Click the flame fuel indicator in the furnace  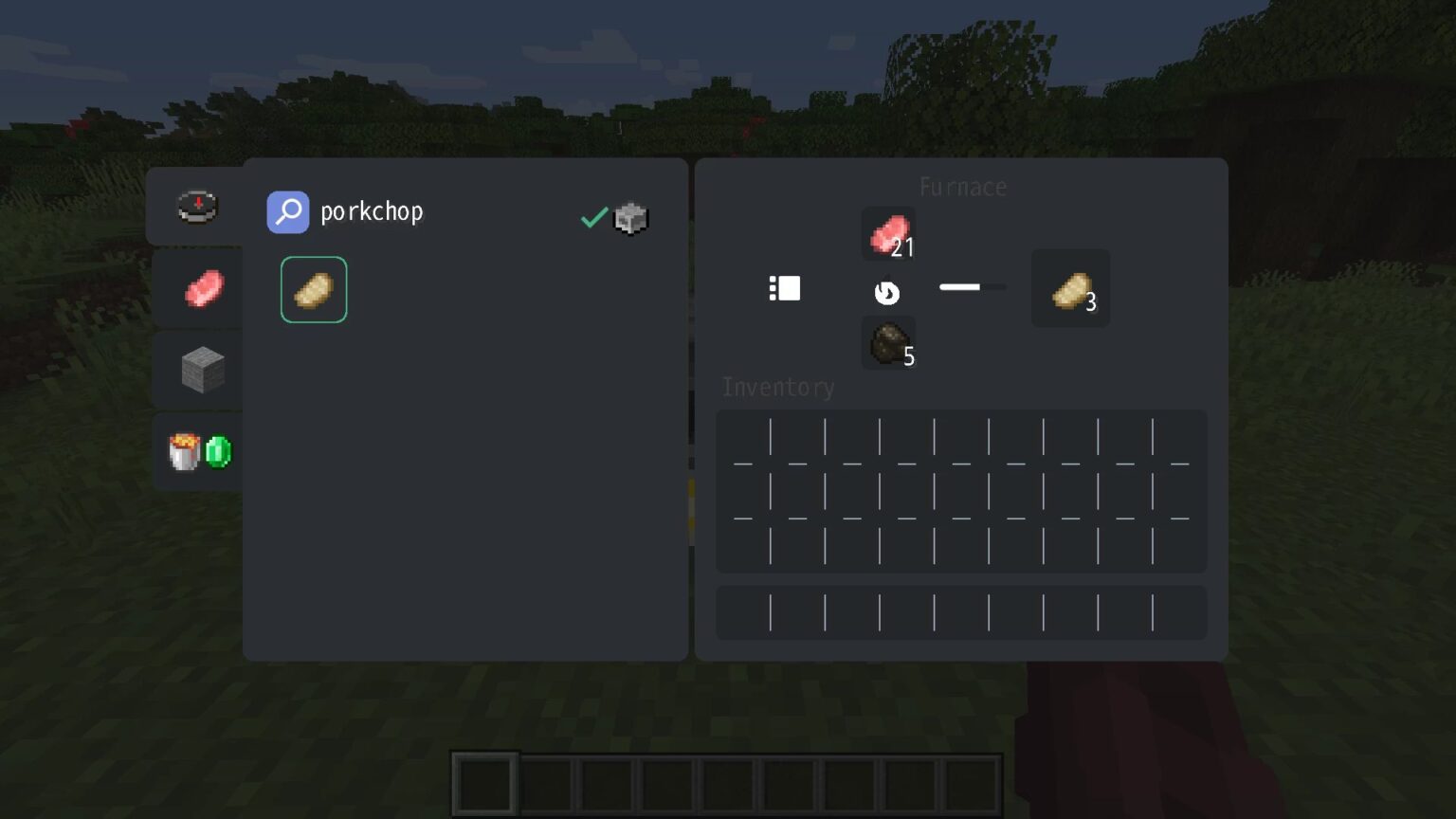pyautogui.click(x=887, y=293)
